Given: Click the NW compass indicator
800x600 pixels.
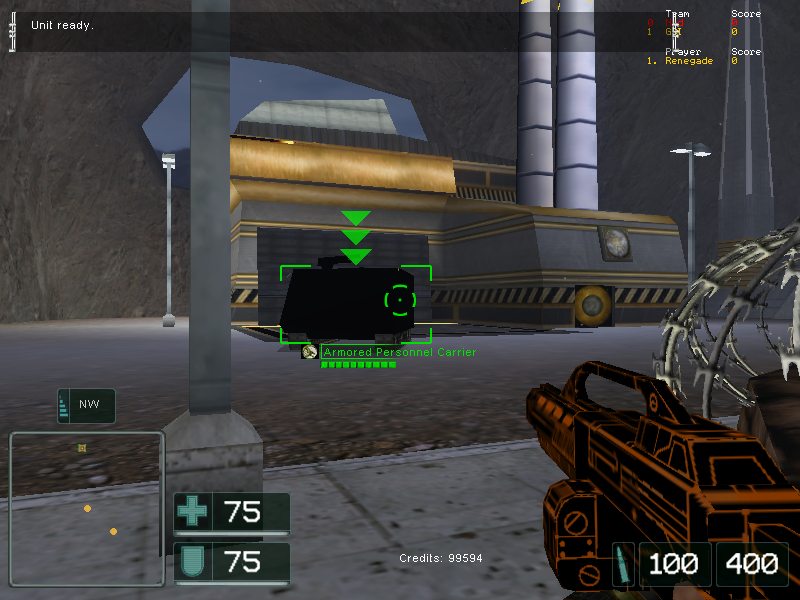Looking at the screenshot, I should tap(87, 406).
